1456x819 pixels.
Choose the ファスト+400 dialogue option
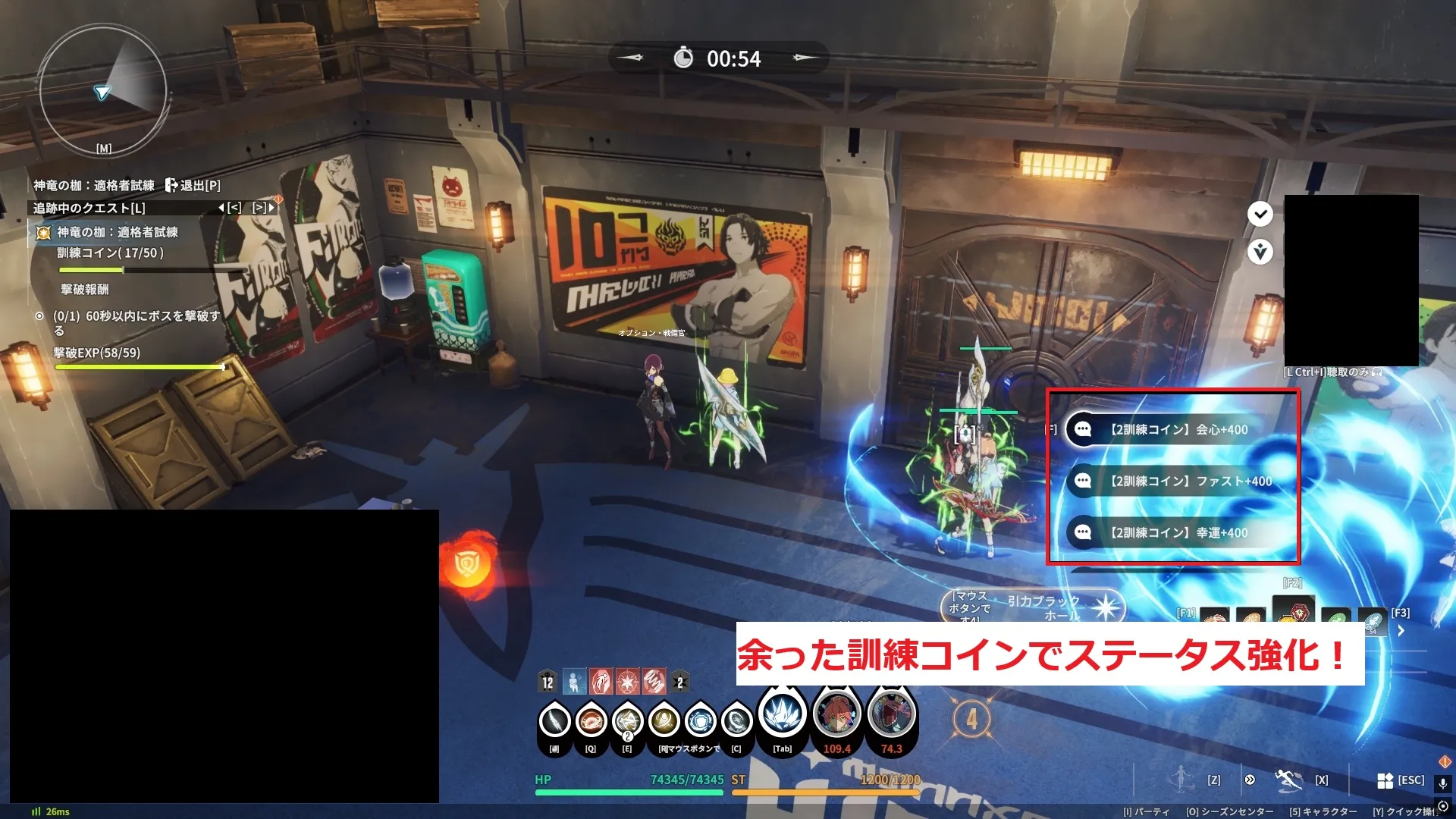[x=1190, y=481]
